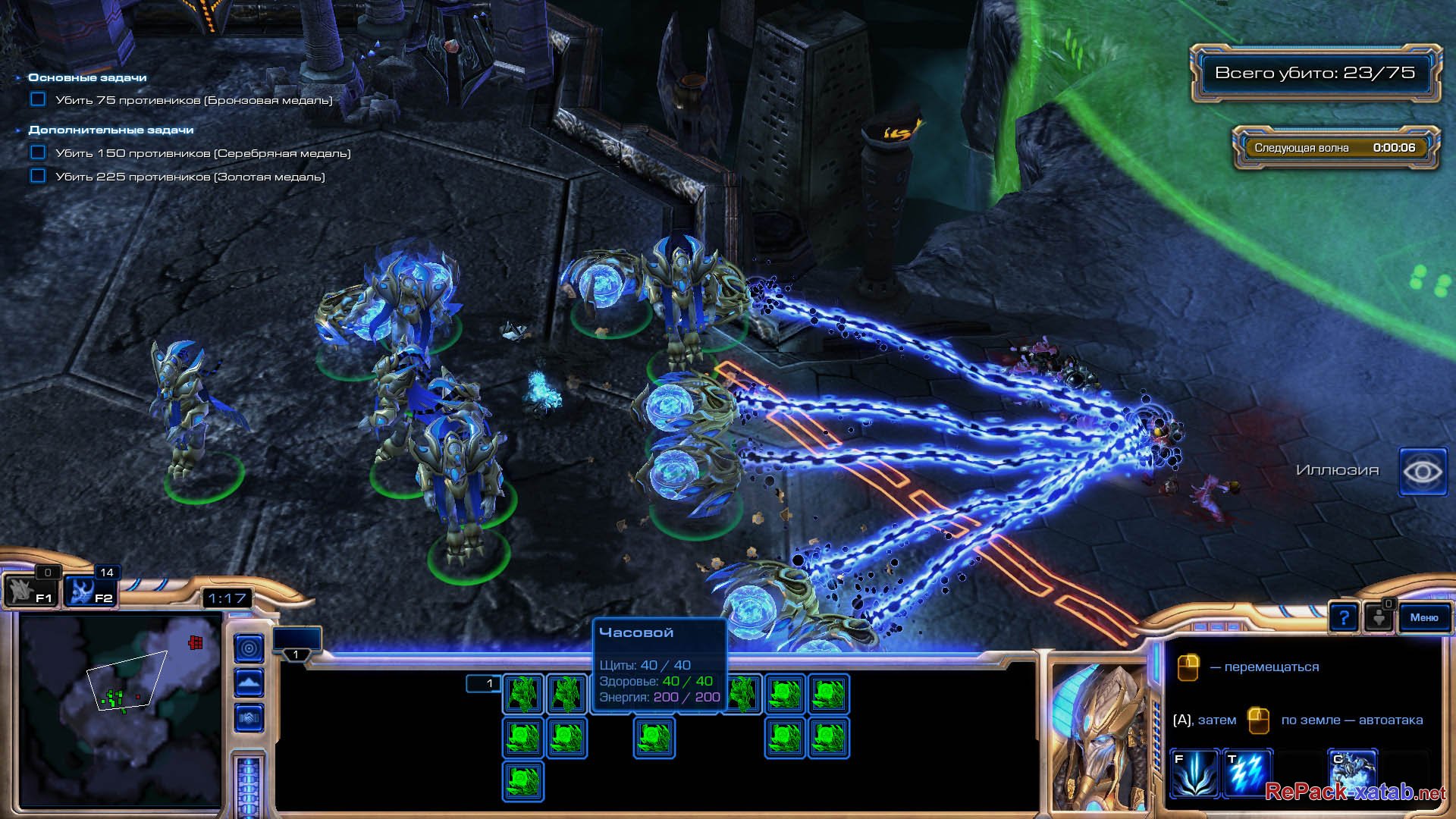Click the Убить 225 противников objective checkbox

pos(38,176)
